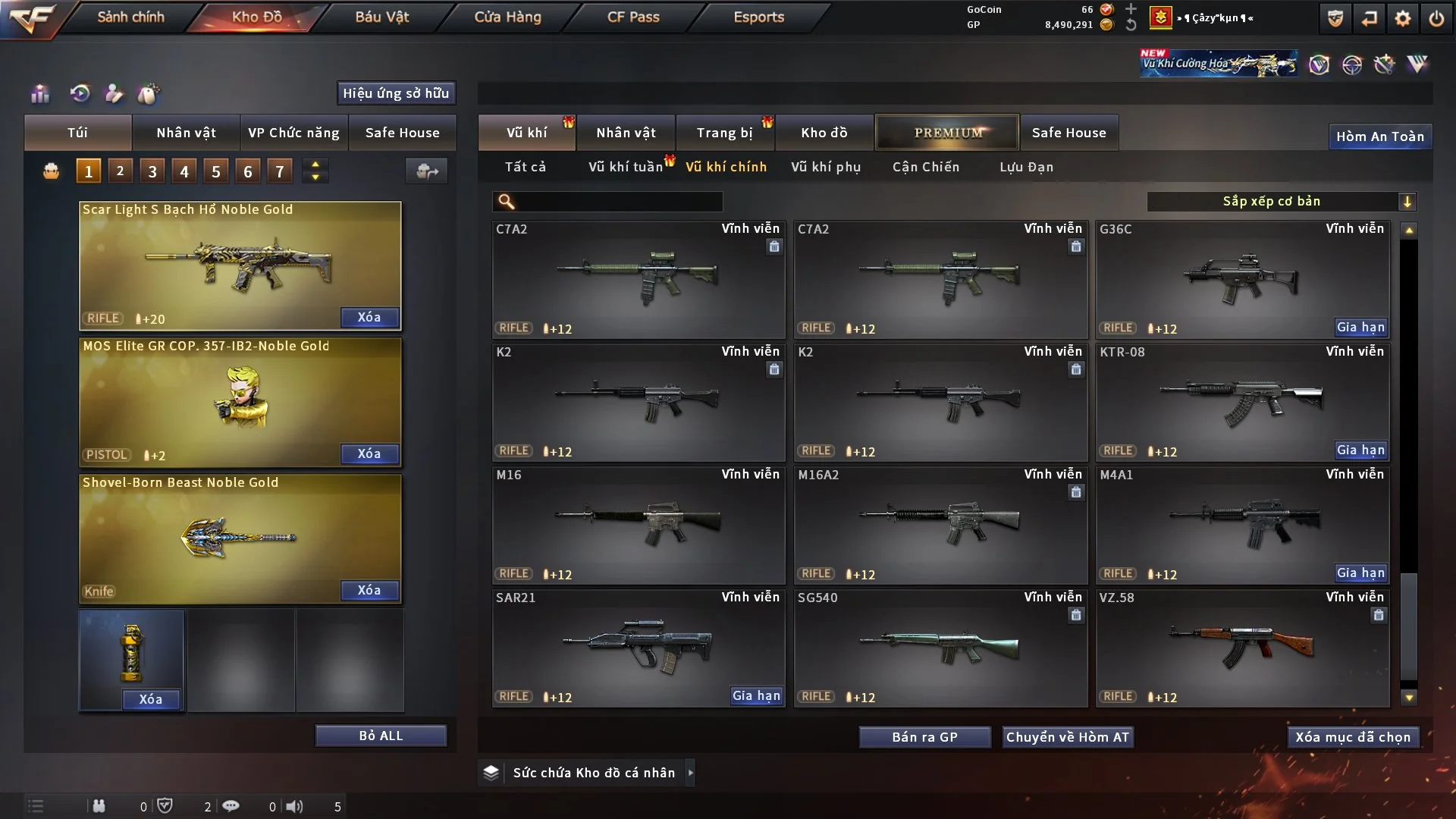Choose Chuyển về Hòm AT button
This screenshot has width=1456, height=819.
(1068, 737)
